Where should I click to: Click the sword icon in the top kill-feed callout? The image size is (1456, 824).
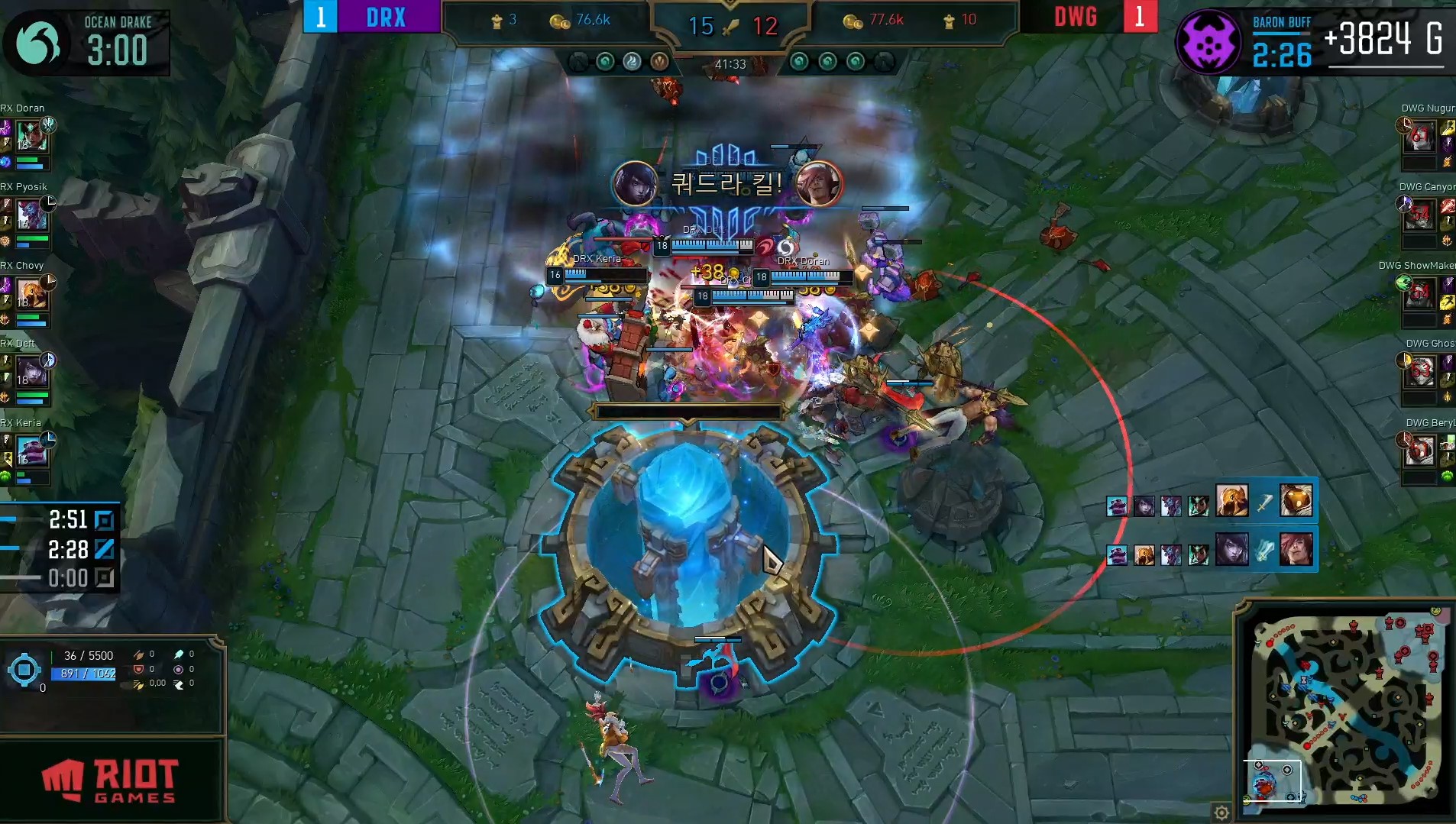(x=1265, y=502)
